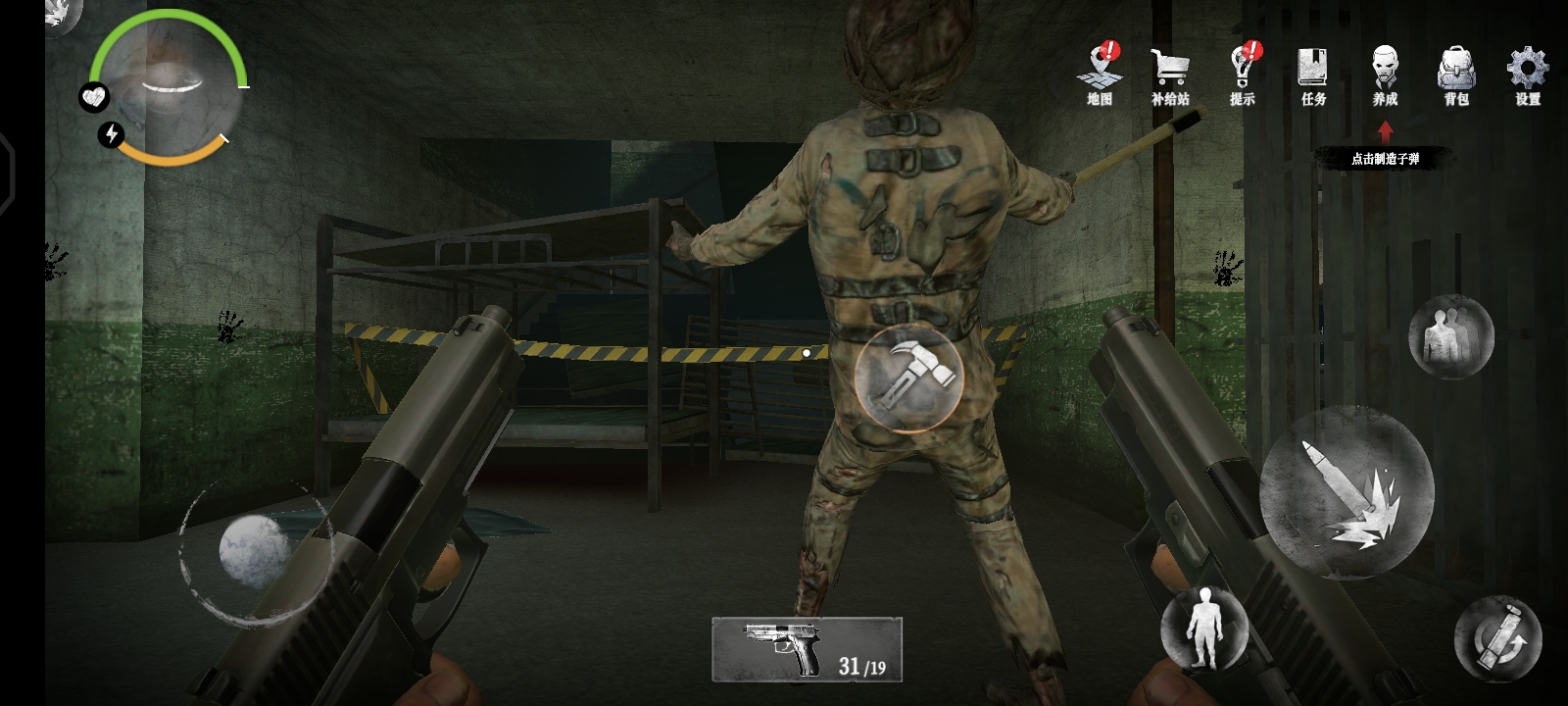
Task: Tap the silhouette group skill button
Action: click(1450, 336)
